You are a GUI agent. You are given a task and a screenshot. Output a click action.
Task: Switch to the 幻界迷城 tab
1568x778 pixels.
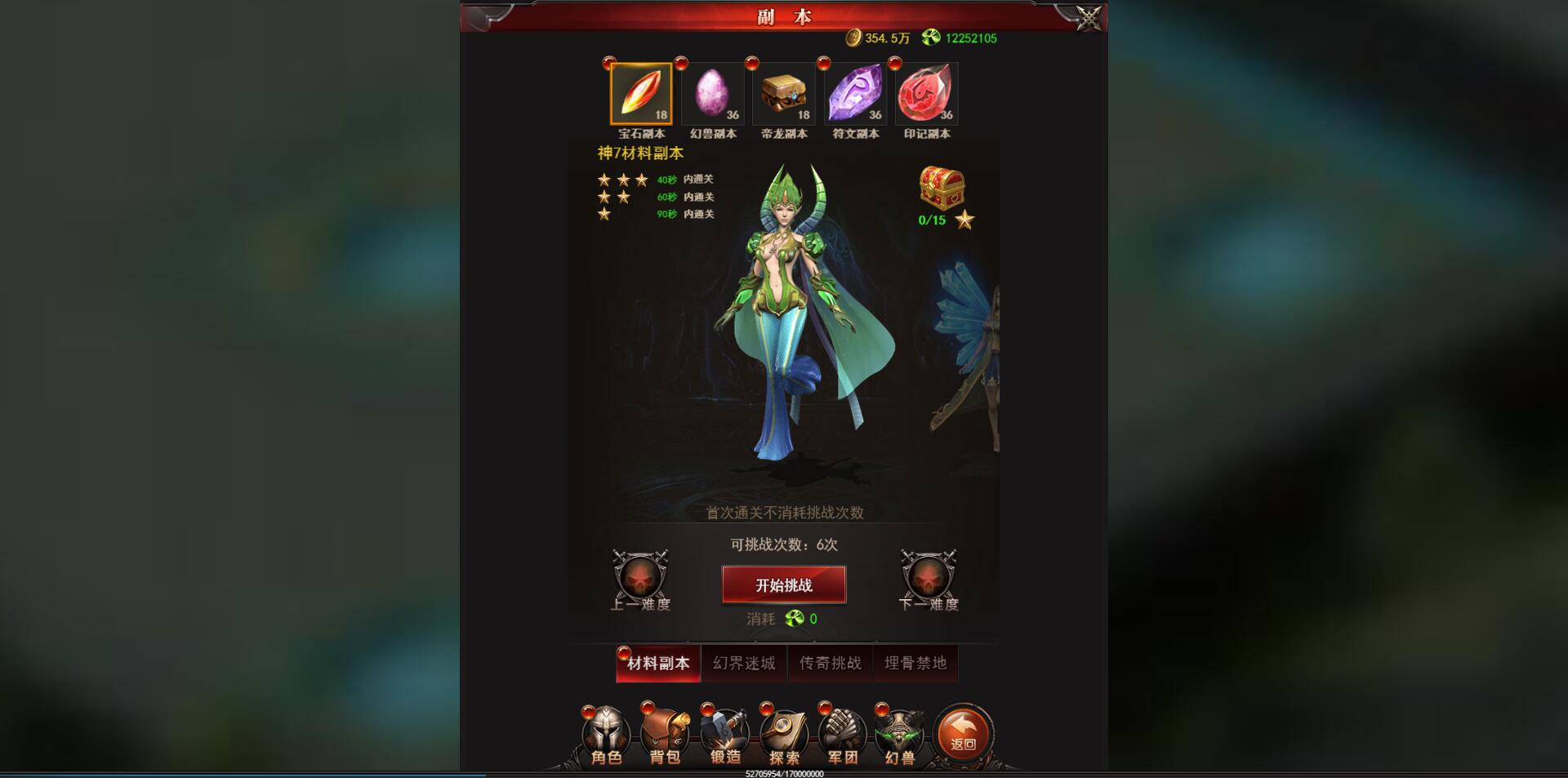[743, 663]
